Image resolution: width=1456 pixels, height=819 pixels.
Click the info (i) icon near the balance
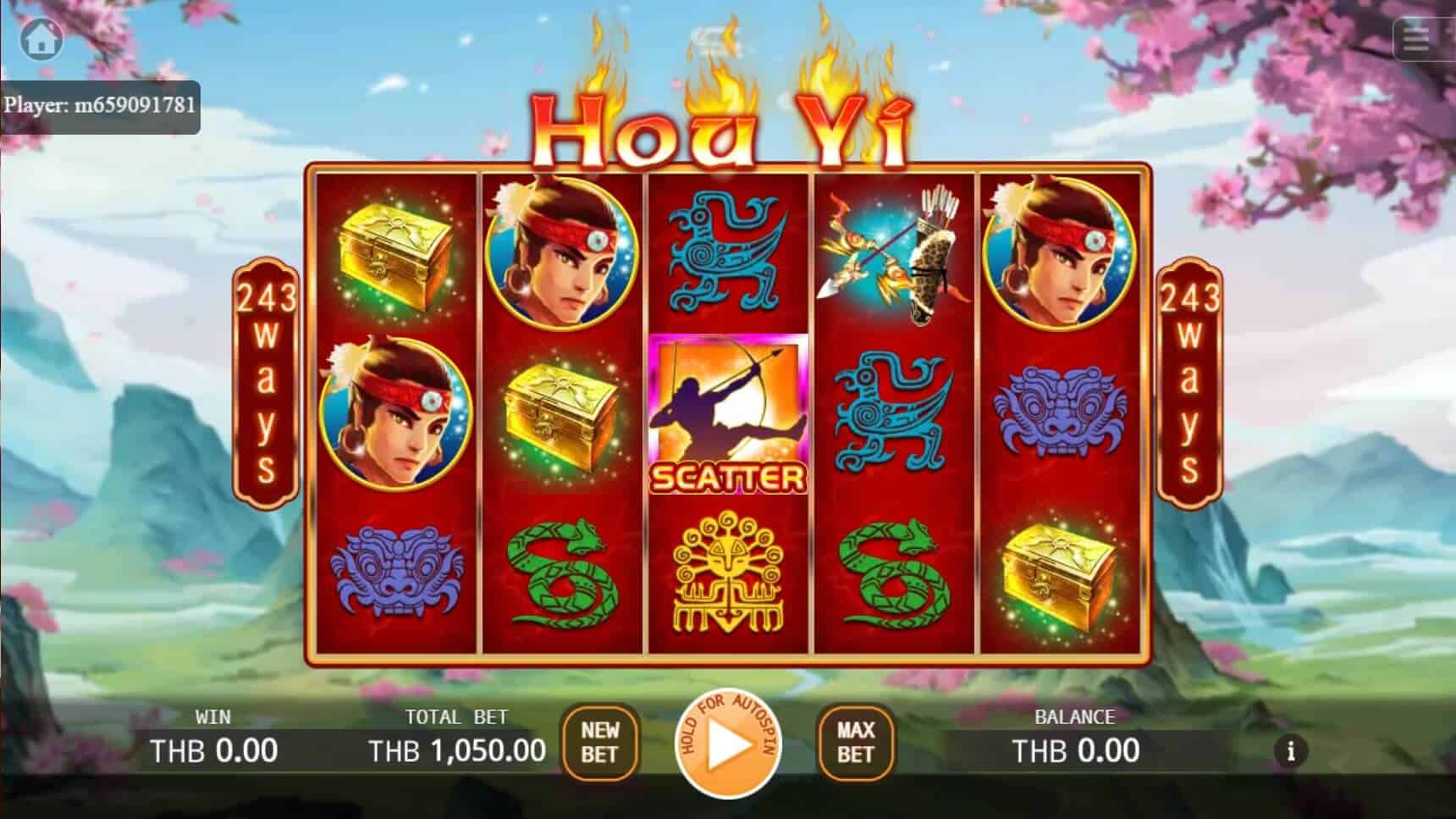pyautogui.click(x=1290, y=750)
